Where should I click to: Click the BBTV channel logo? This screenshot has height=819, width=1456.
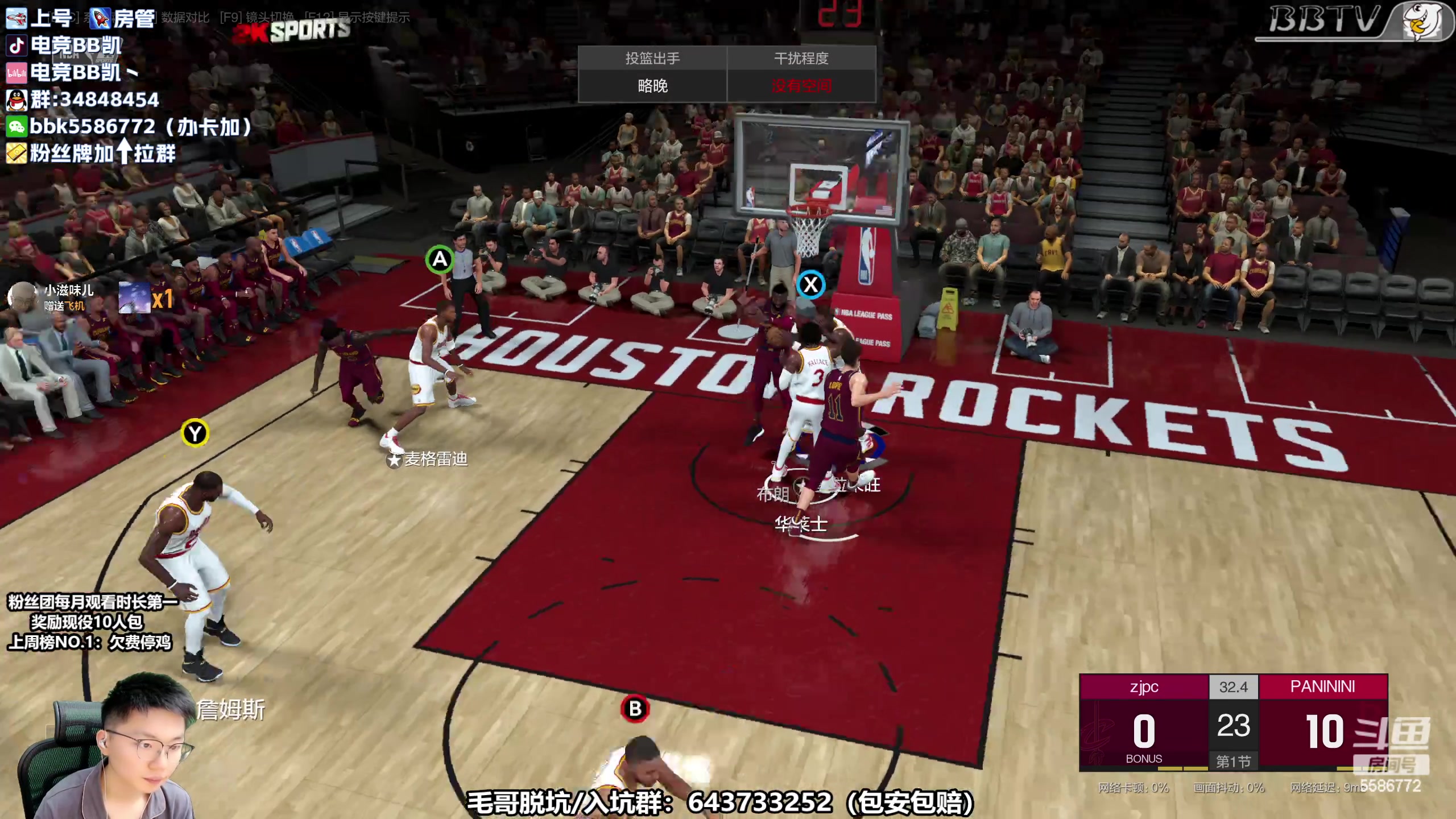(x=1352, y=22)
